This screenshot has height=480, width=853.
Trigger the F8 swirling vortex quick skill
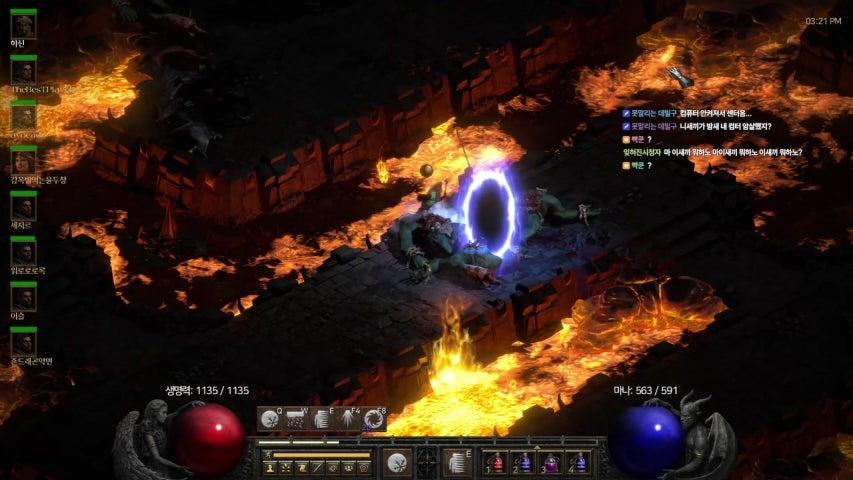coord(375,420)
